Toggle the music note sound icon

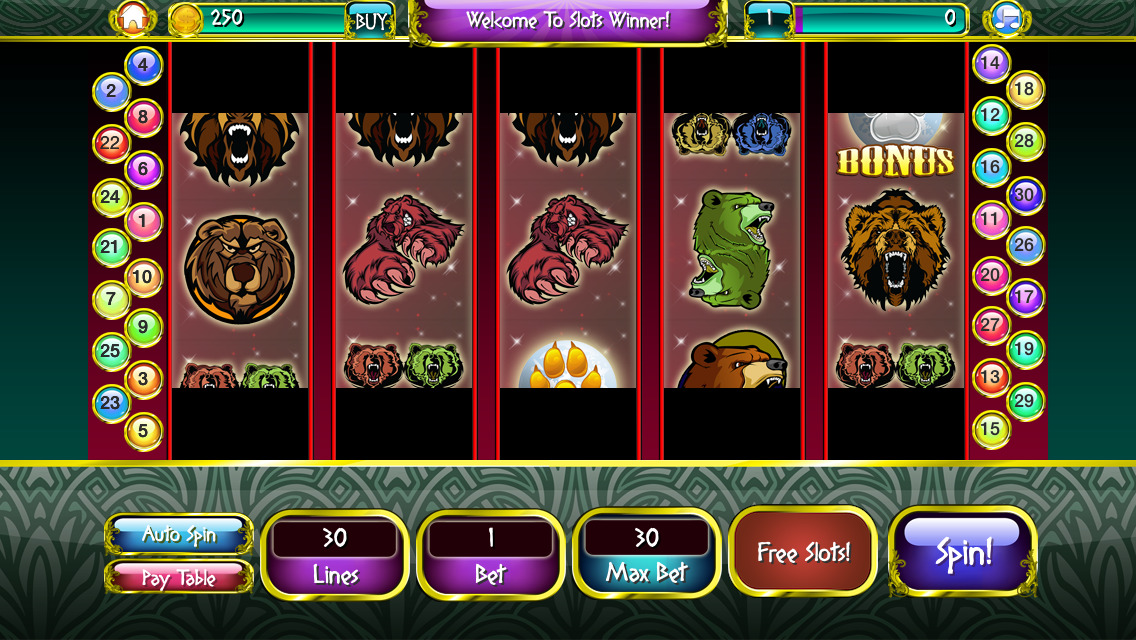[1005, 18]
